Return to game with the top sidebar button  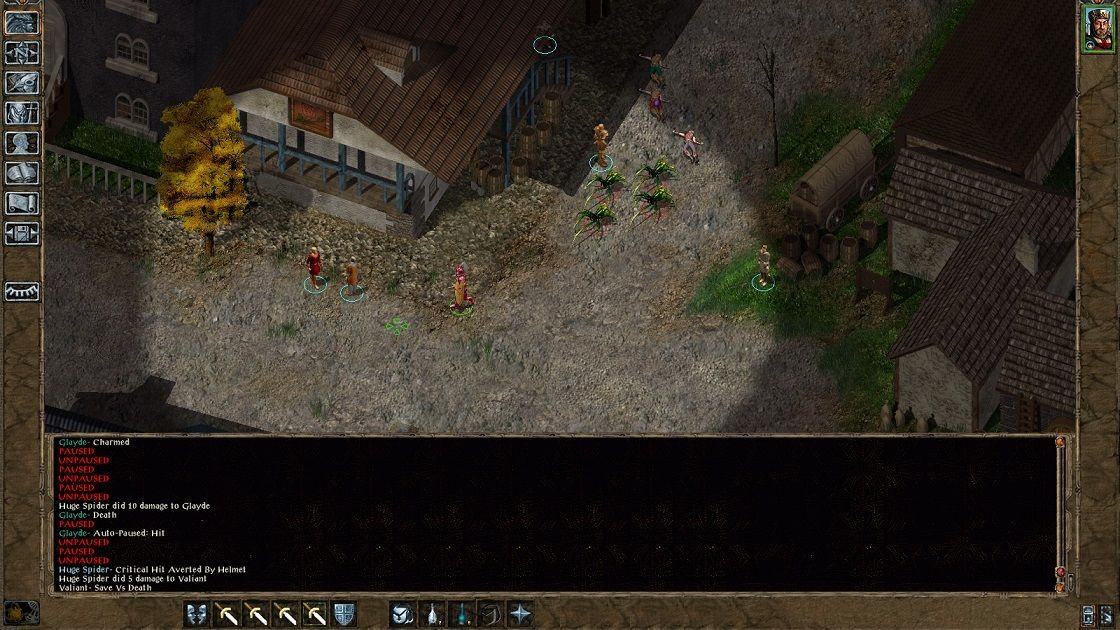click(x=22, y=22)
